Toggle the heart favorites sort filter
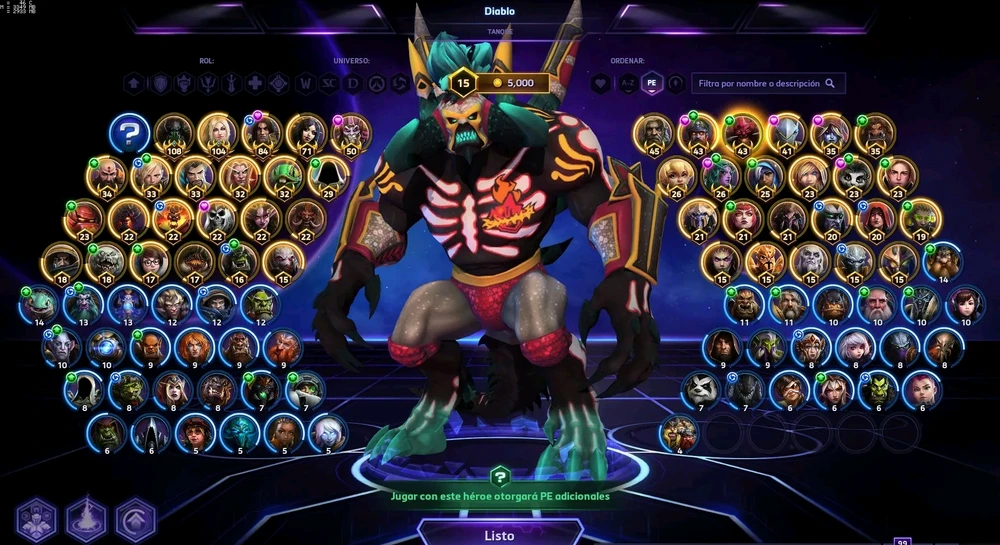Screen dimensions: 1000x545 click(601, 84)
